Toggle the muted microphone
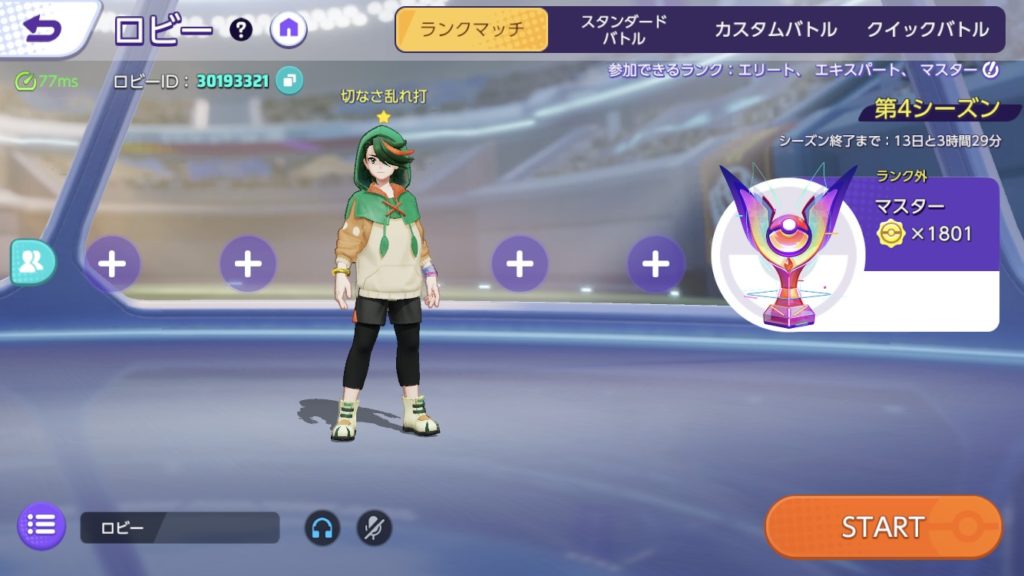Viewport: 1024px width, 576px height. [374, 527]
